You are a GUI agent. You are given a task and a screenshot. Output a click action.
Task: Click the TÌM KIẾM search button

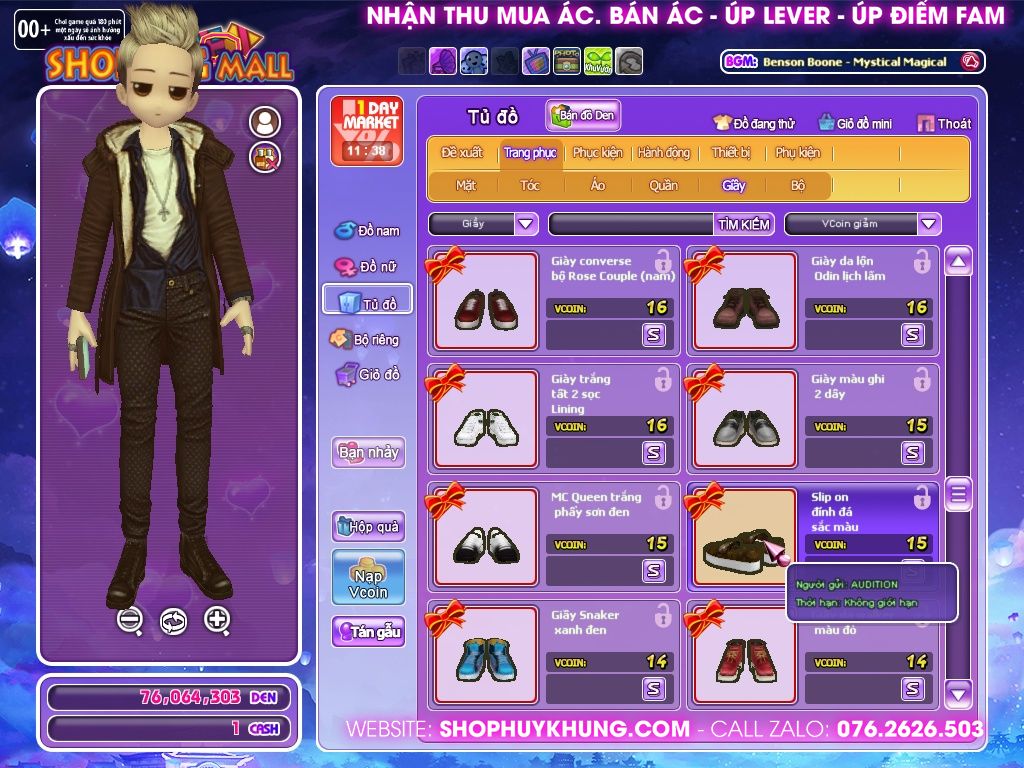(x=744, y=224)
